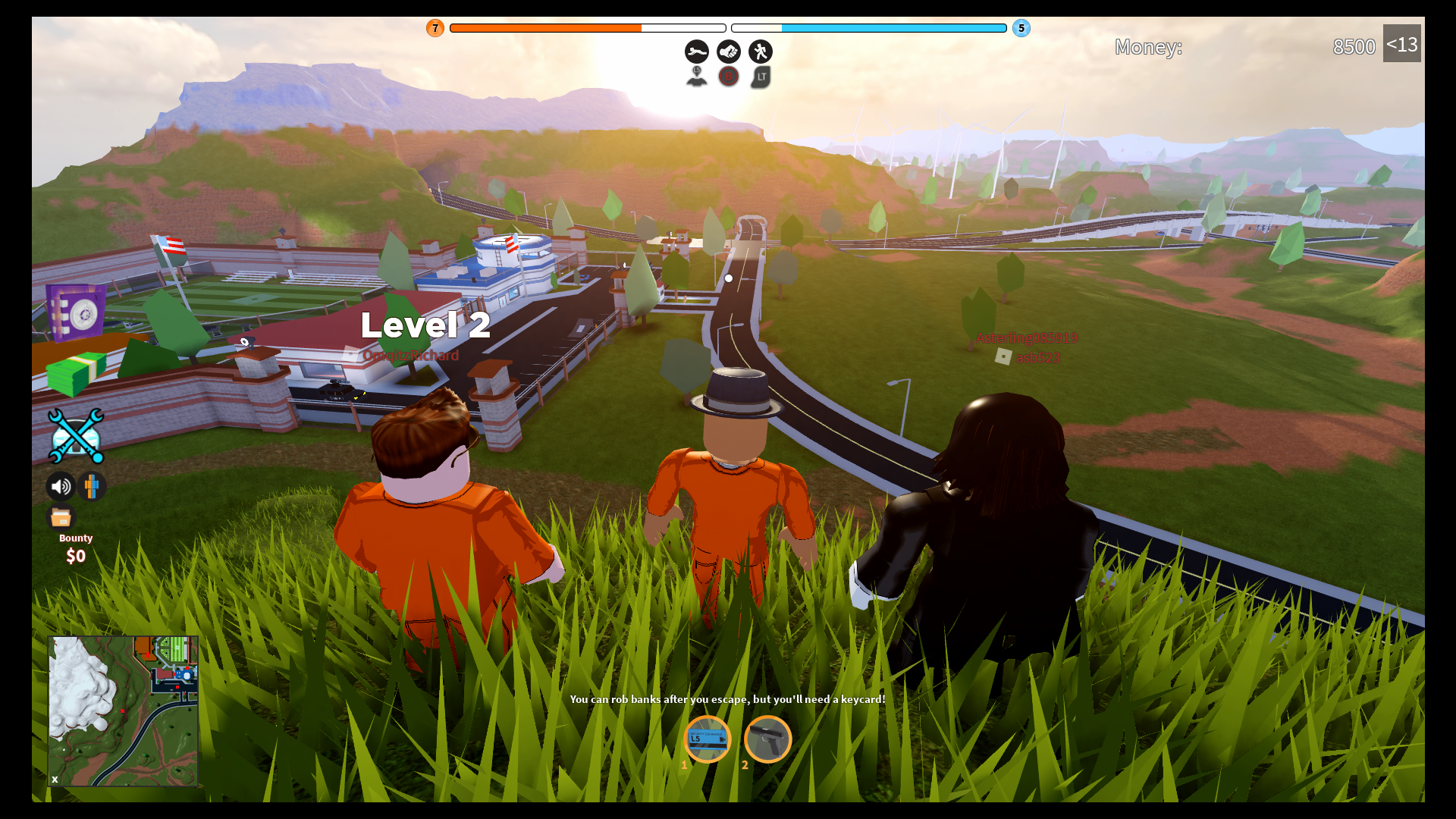Click the running sprint icon
Screen dimensions: 1456x819
[x=761, y=52]
